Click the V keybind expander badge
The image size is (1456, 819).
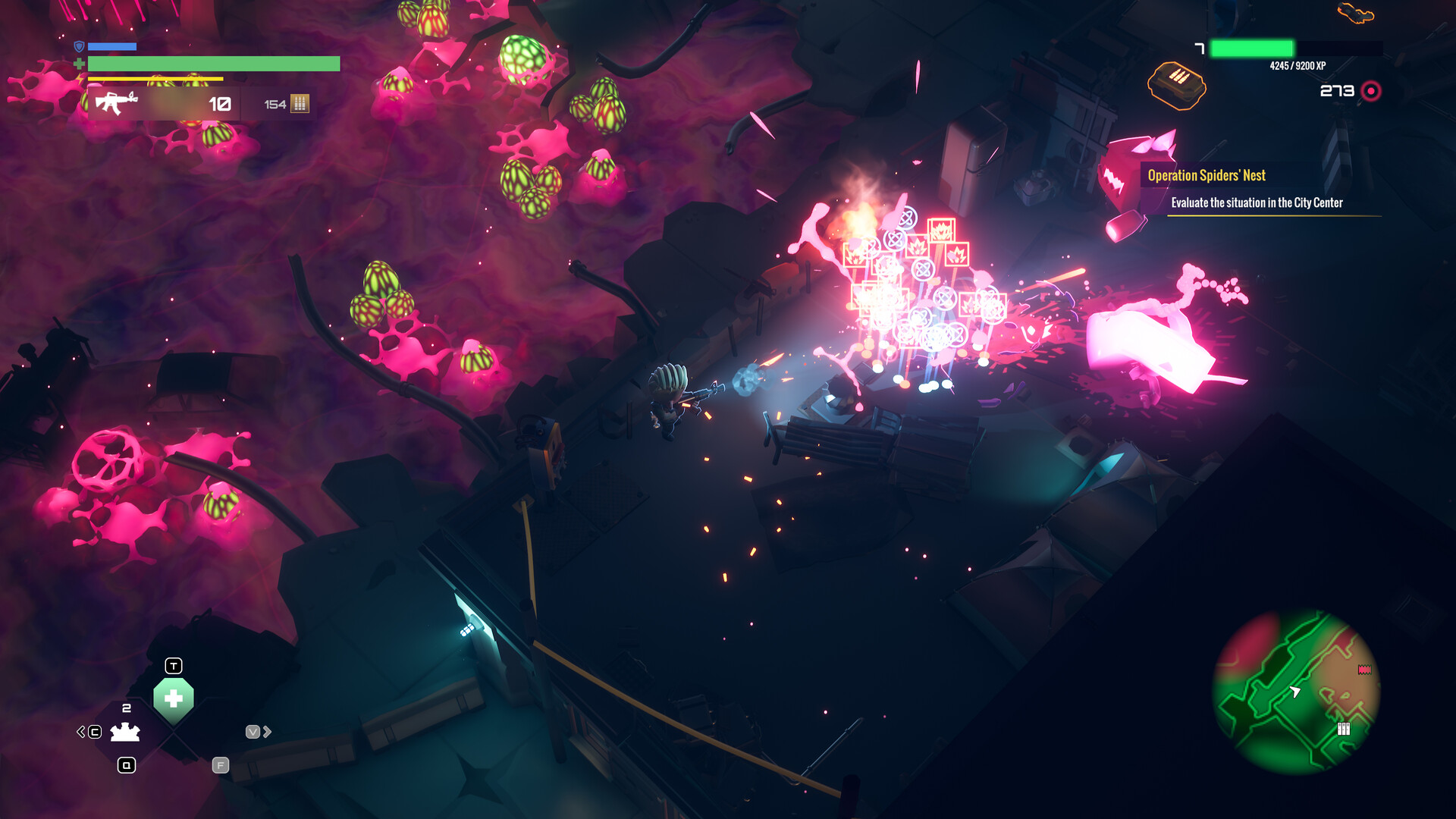[x=253, y=732]
